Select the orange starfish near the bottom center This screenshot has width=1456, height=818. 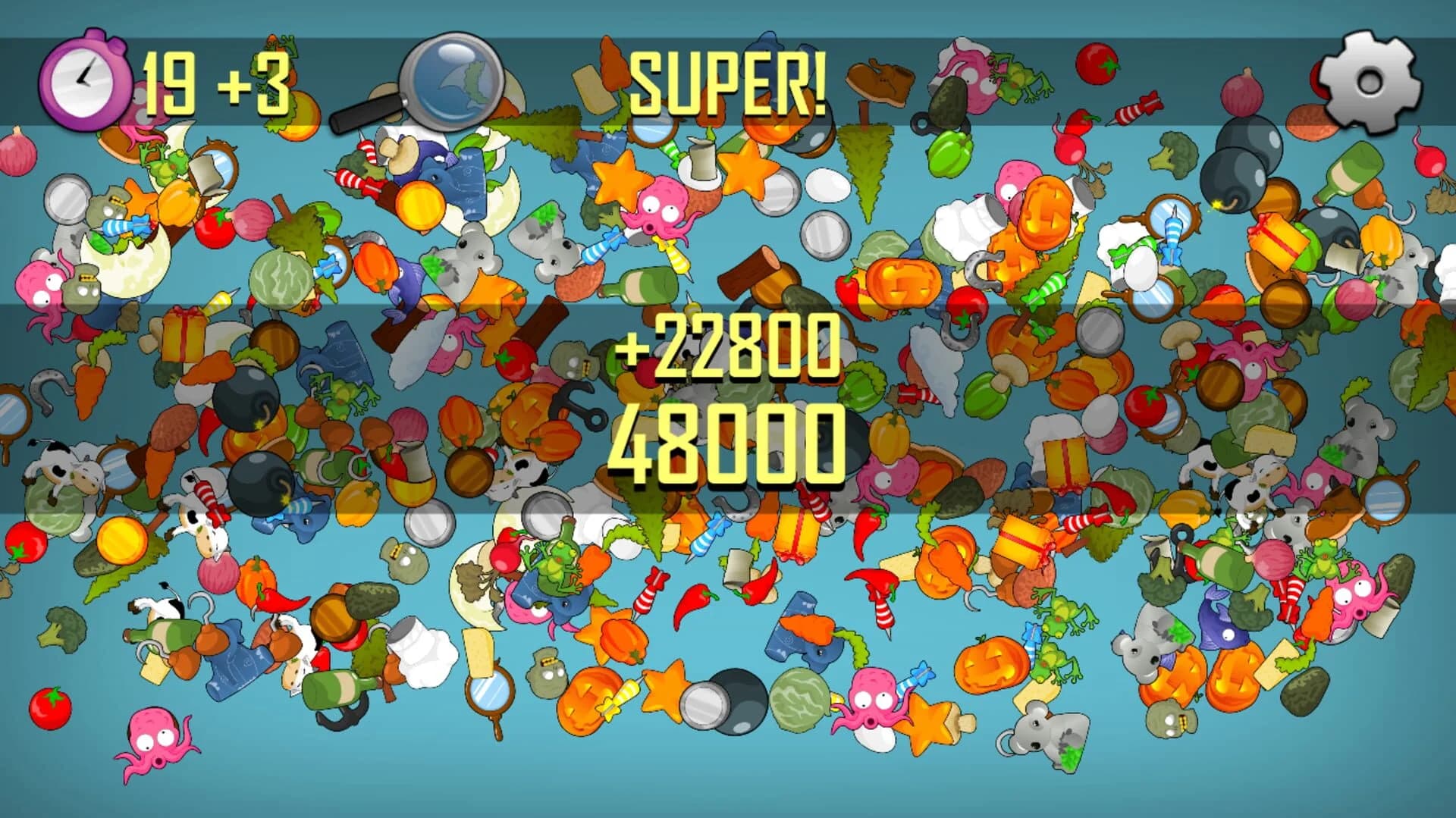(664, 691)
